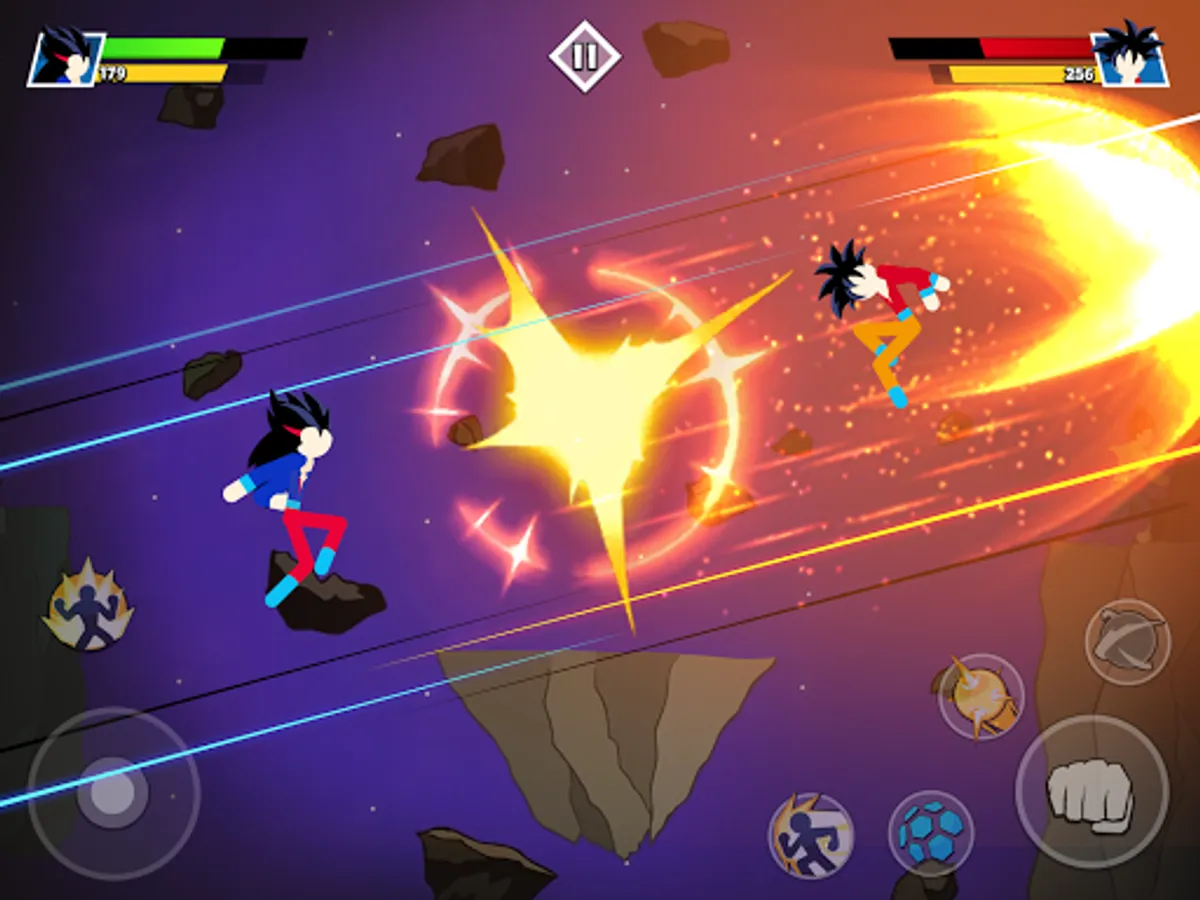Launch the spiked golden orb attack
Screen dimensions: 1200x900
(x=980, y=697)
